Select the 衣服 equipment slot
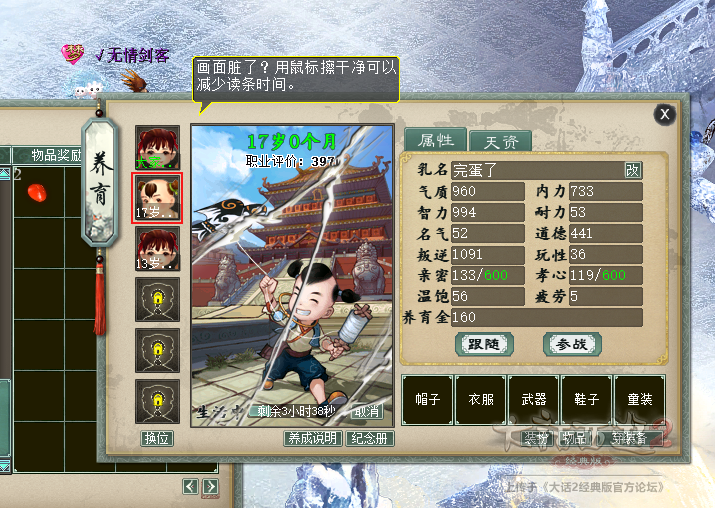The image size is (715, 508). point(480,399)
